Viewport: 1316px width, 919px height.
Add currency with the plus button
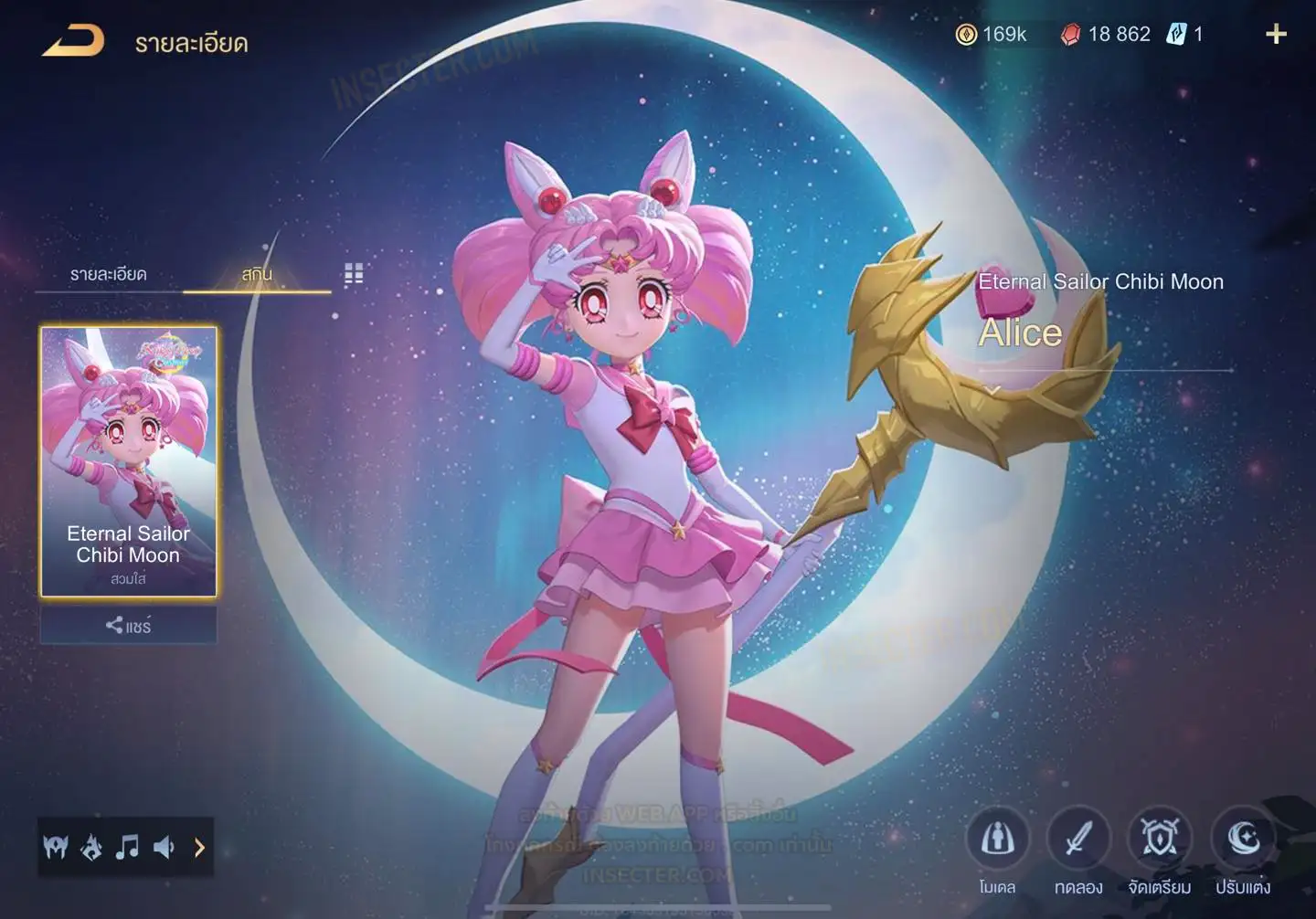point(1276,35)
